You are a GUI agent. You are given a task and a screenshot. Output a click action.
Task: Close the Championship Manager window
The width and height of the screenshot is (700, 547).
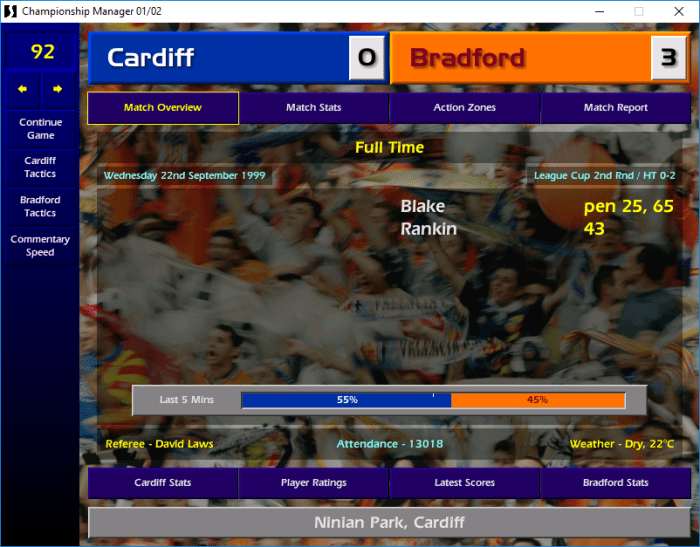click(677, 11)
